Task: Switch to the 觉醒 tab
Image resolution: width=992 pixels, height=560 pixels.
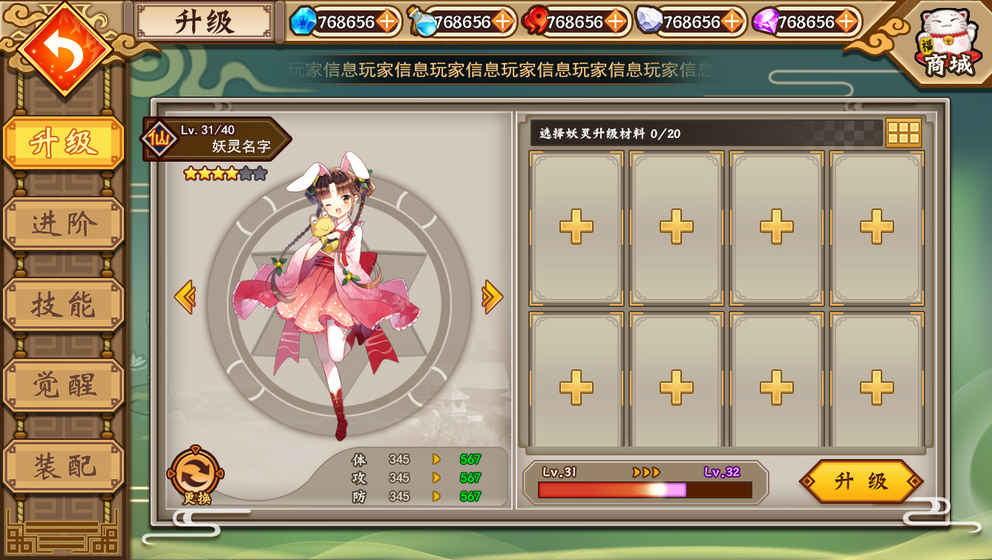Action: click(x=64, y=385)
